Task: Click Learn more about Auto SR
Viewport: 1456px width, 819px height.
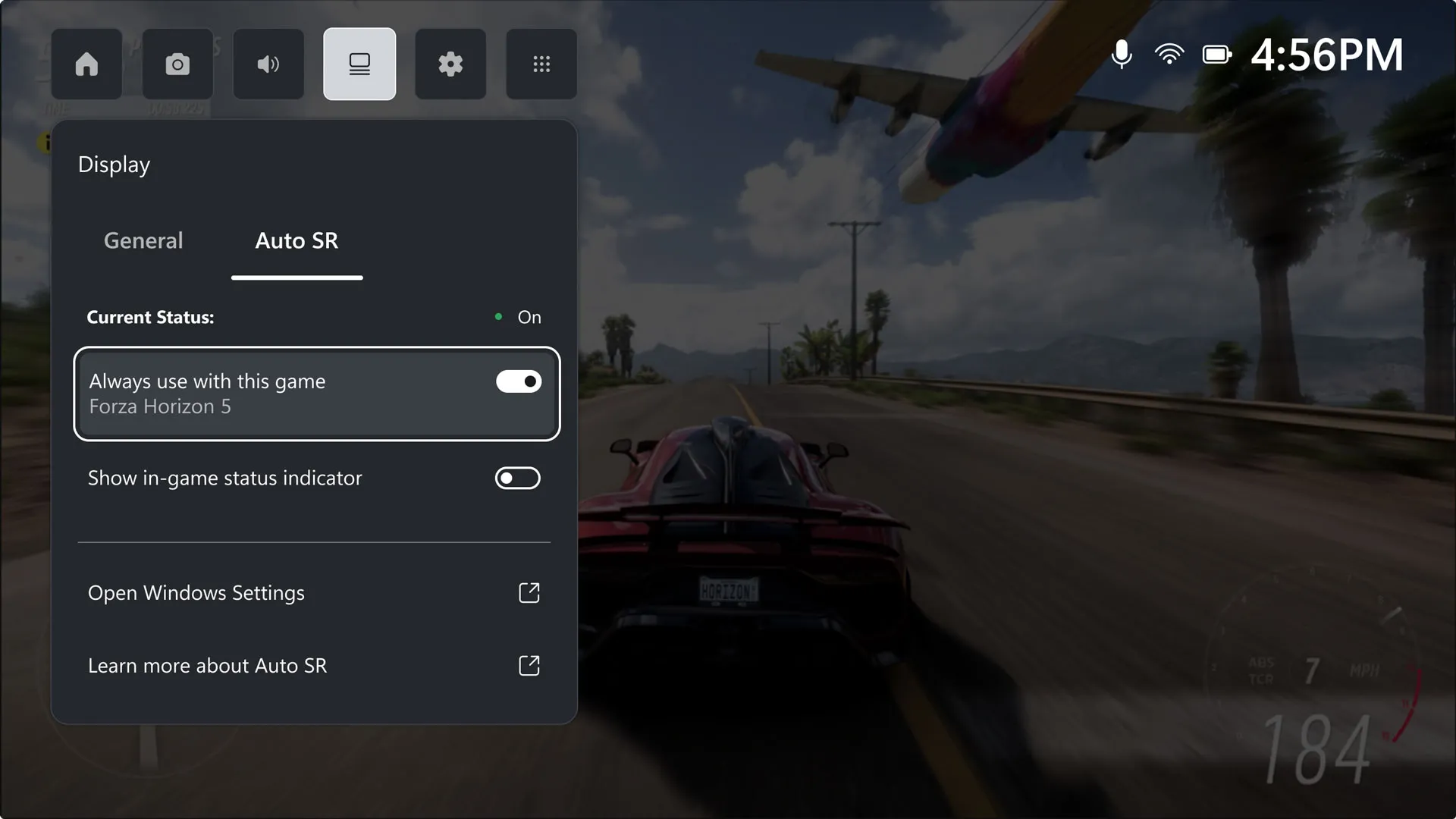Action: tap(207, 665)
